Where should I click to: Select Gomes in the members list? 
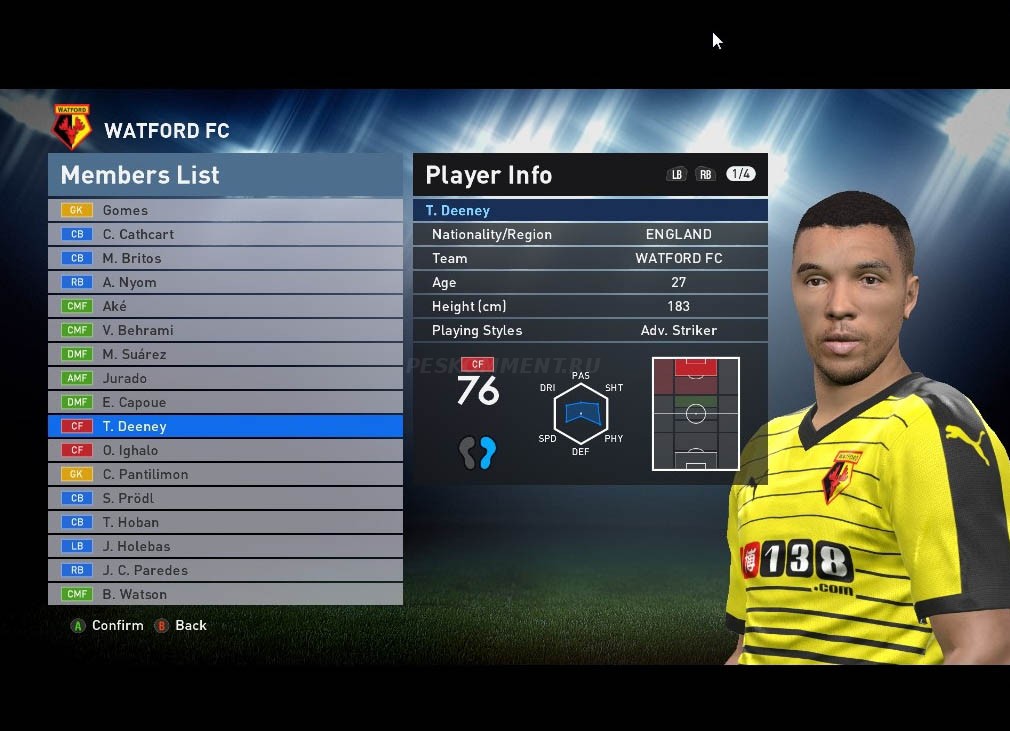225,210
